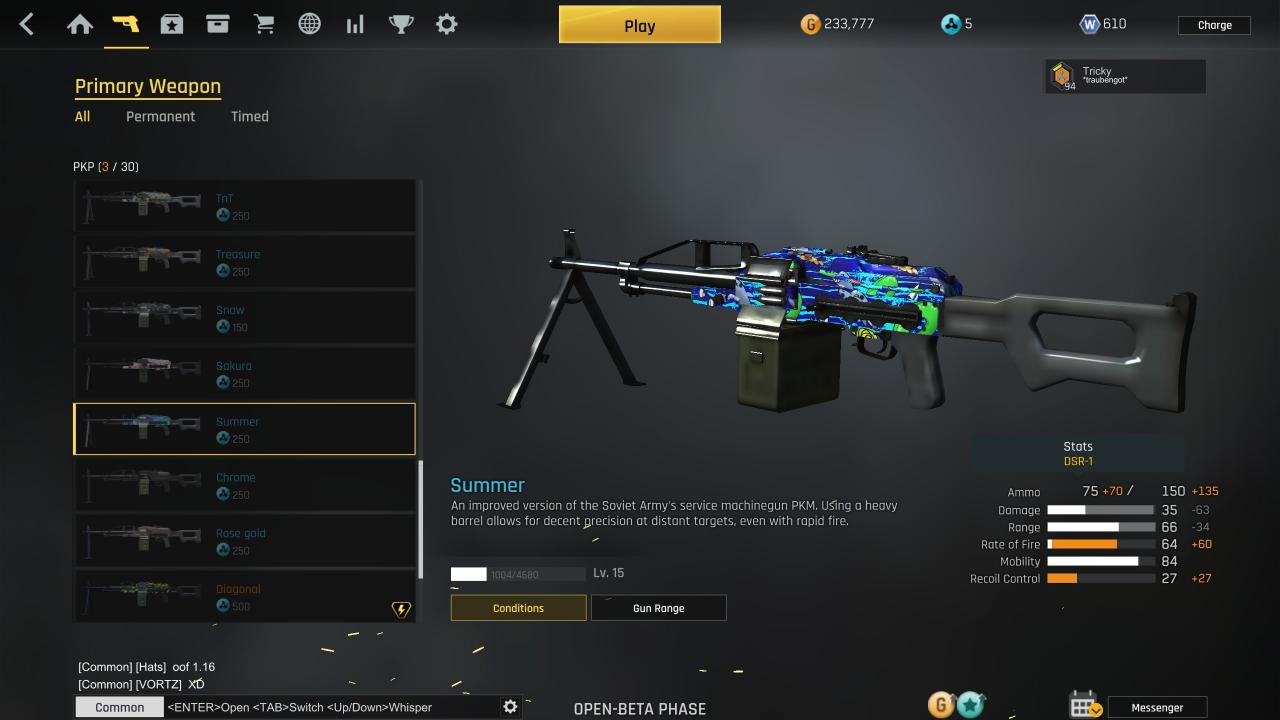This screenshot has height=720, width=1280.
Task: Switch to the Permanent weapons filter
Action: coord(160,116)
